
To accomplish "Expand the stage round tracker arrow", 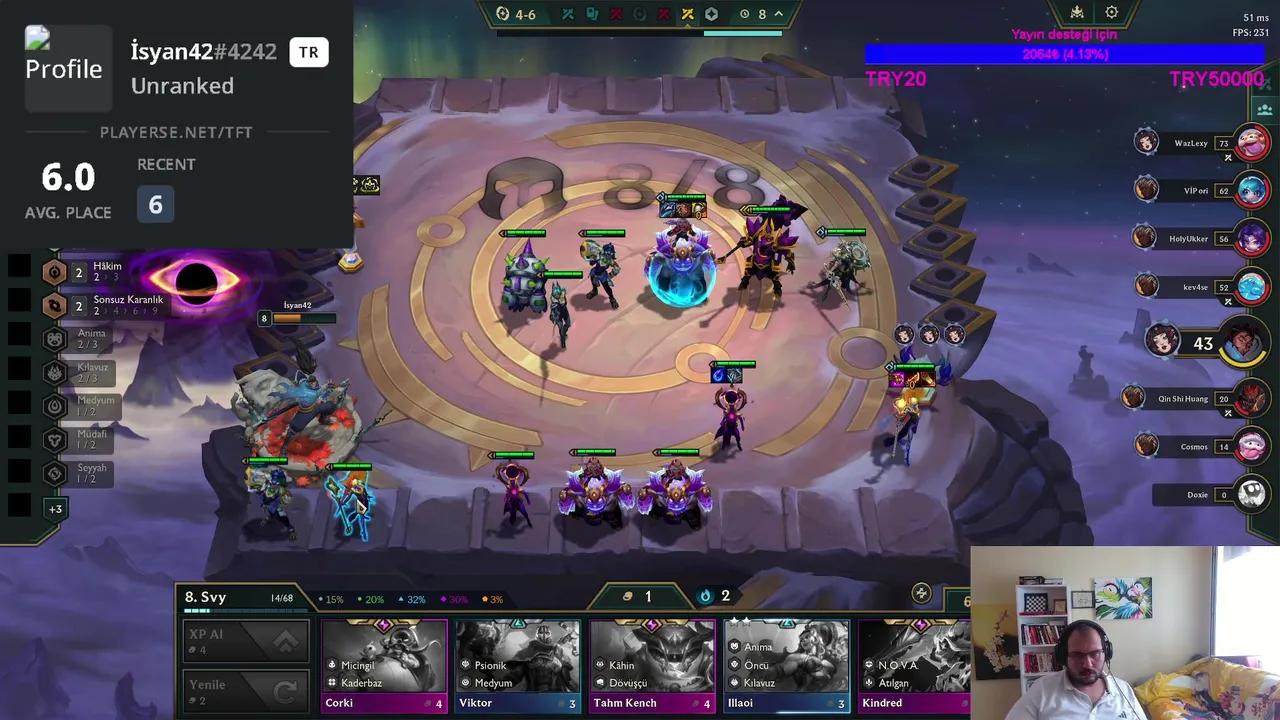I will [x=779, y=14].
